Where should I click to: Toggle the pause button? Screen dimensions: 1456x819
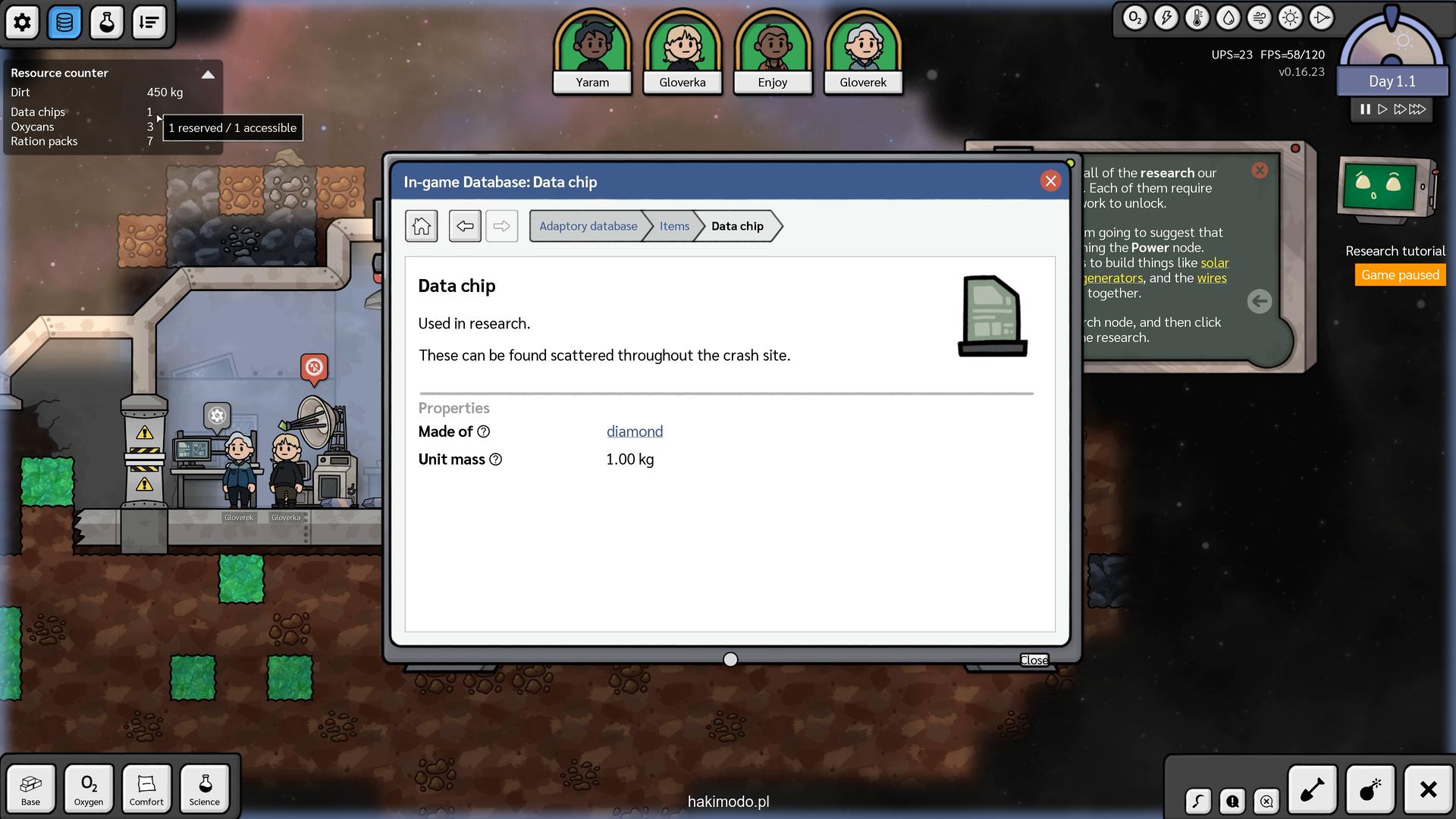(1365, 109)
